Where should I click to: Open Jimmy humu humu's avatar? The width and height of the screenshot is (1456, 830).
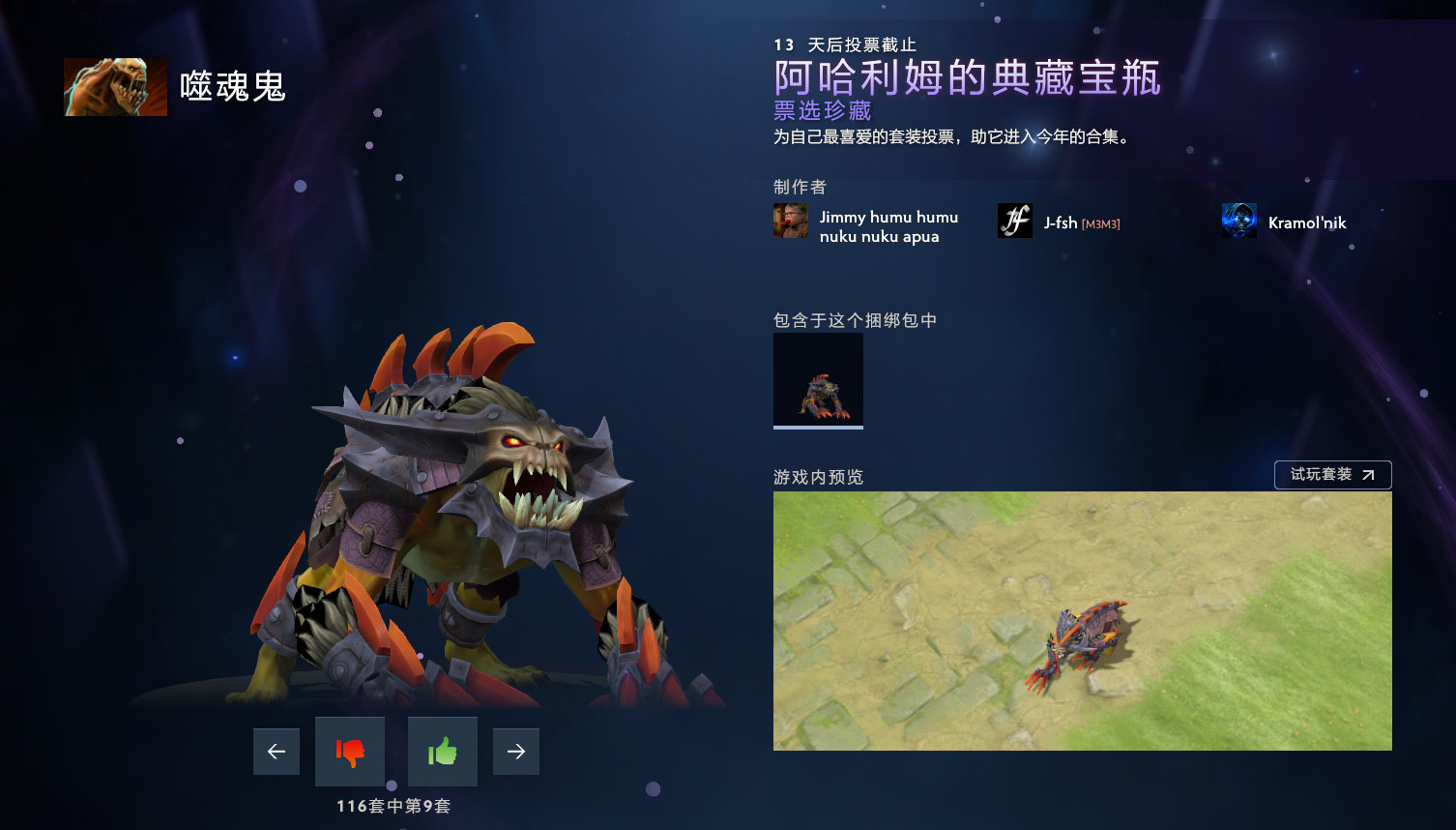[x=790, y=221]
